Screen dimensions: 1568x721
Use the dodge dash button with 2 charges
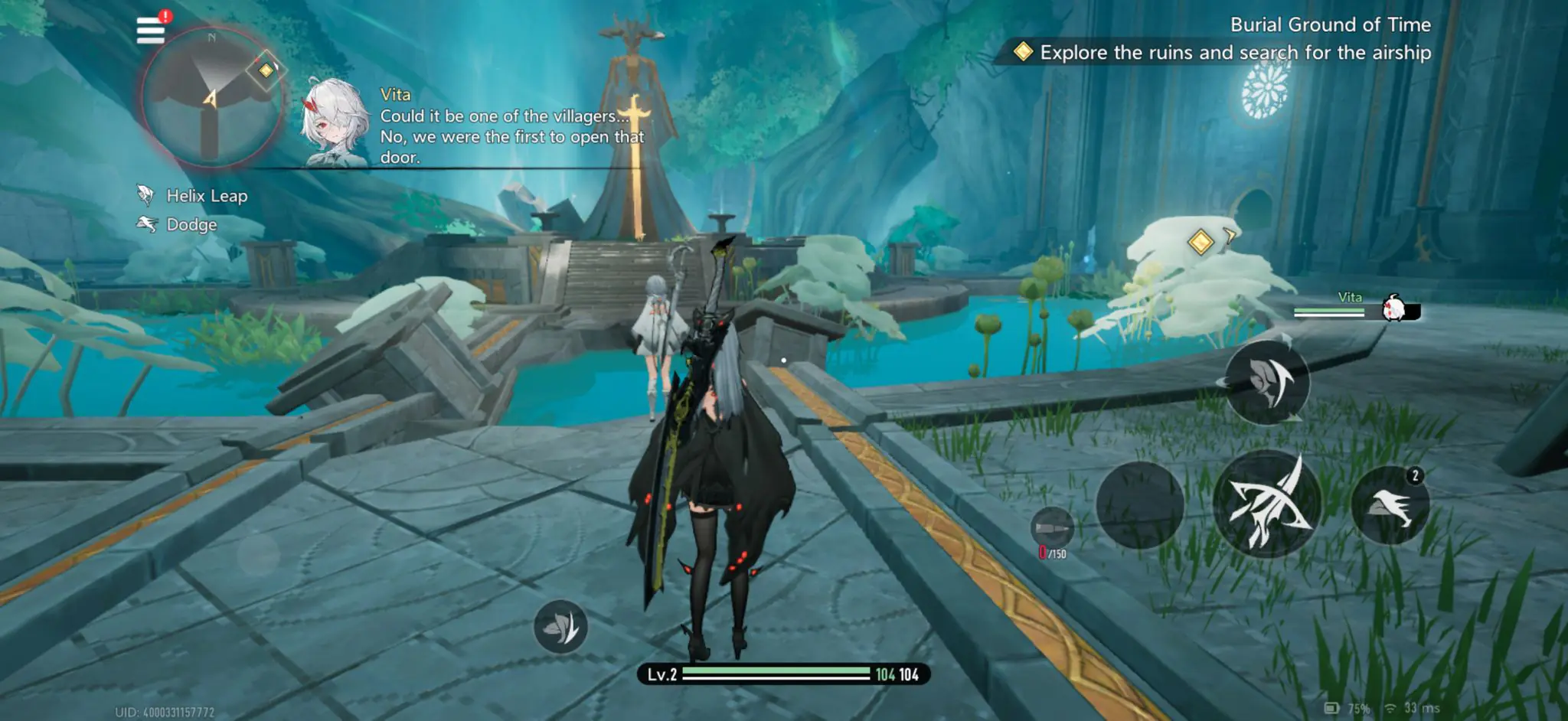coord(1390,505)
